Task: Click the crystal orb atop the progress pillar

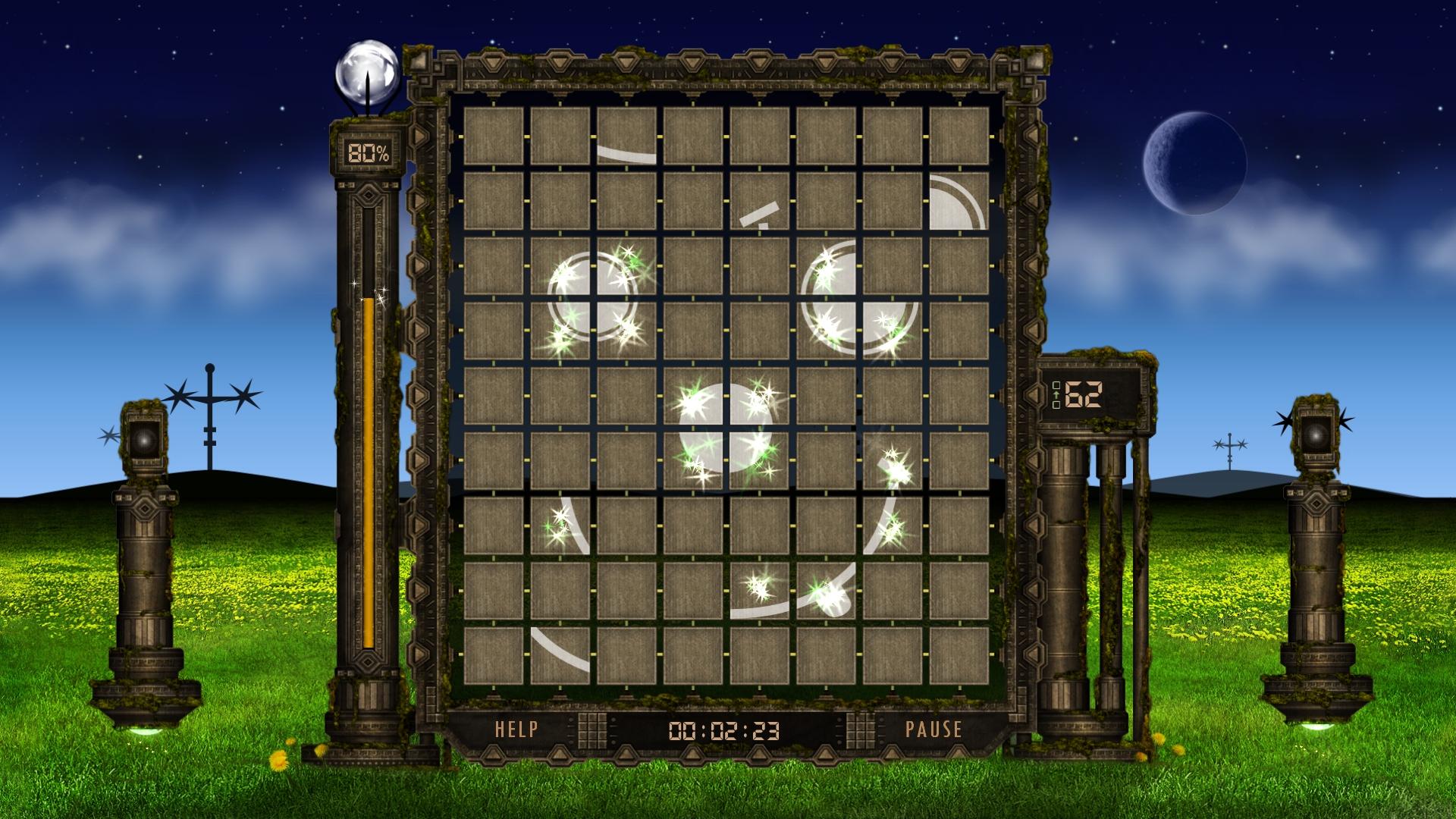Action: (367, 72)
